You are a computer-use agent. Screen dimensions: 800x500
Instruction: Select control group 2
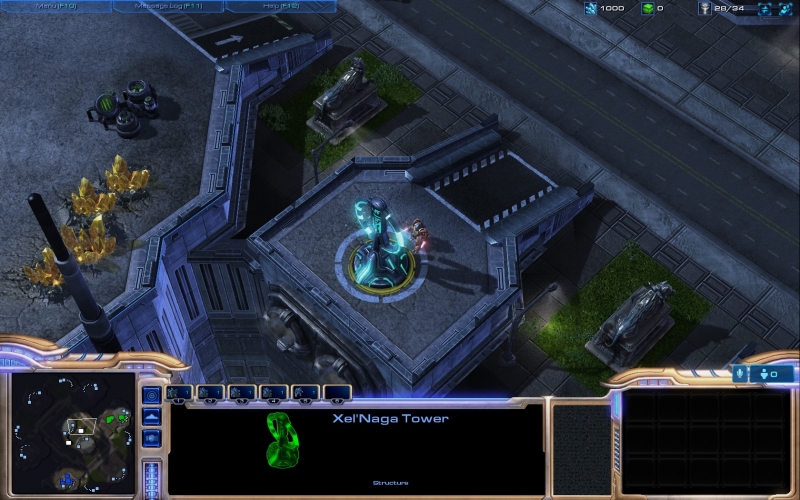211,392
